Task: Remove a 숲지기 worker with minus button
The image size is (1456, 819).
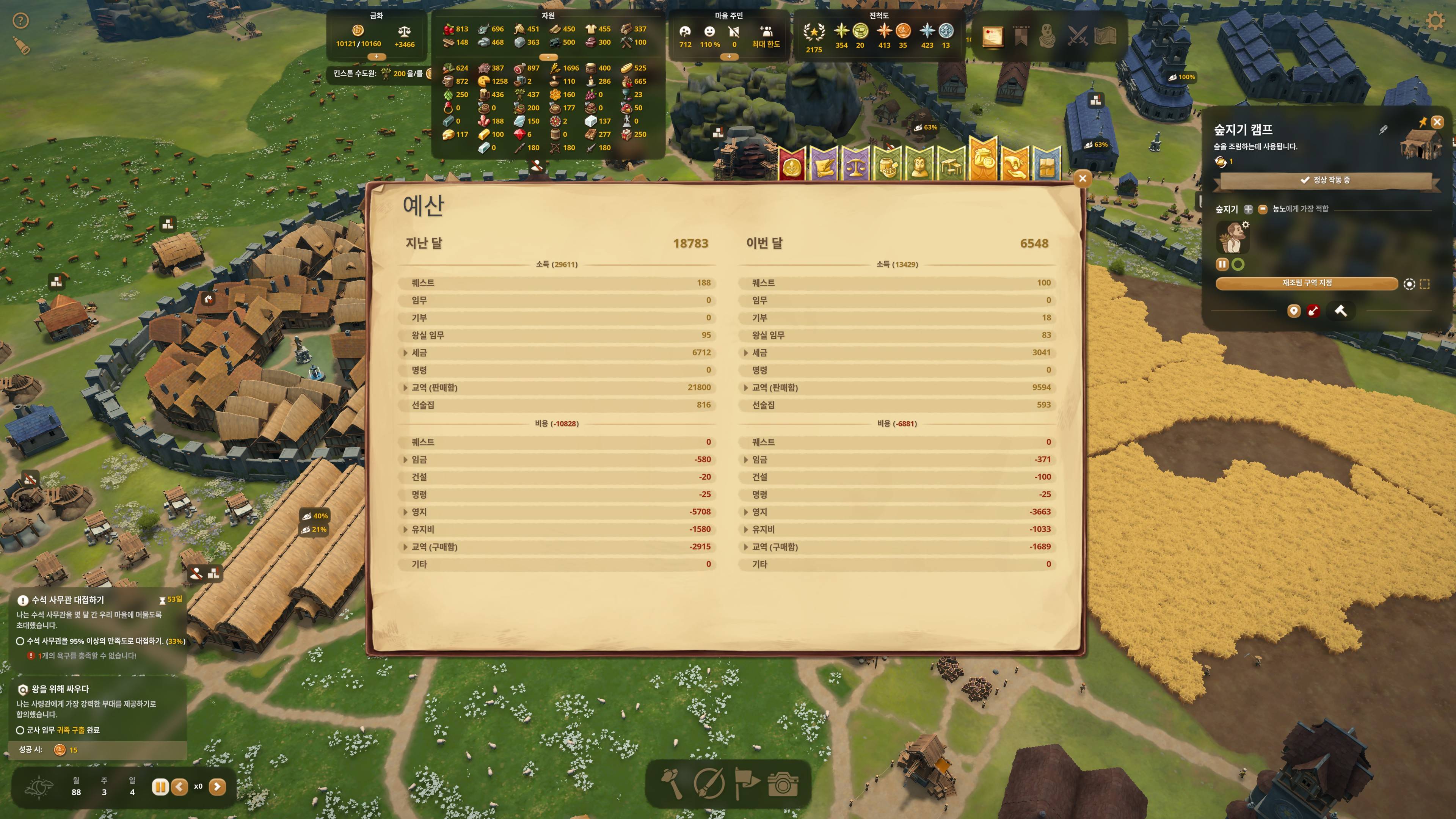Action: click(x=1263, y=209)
